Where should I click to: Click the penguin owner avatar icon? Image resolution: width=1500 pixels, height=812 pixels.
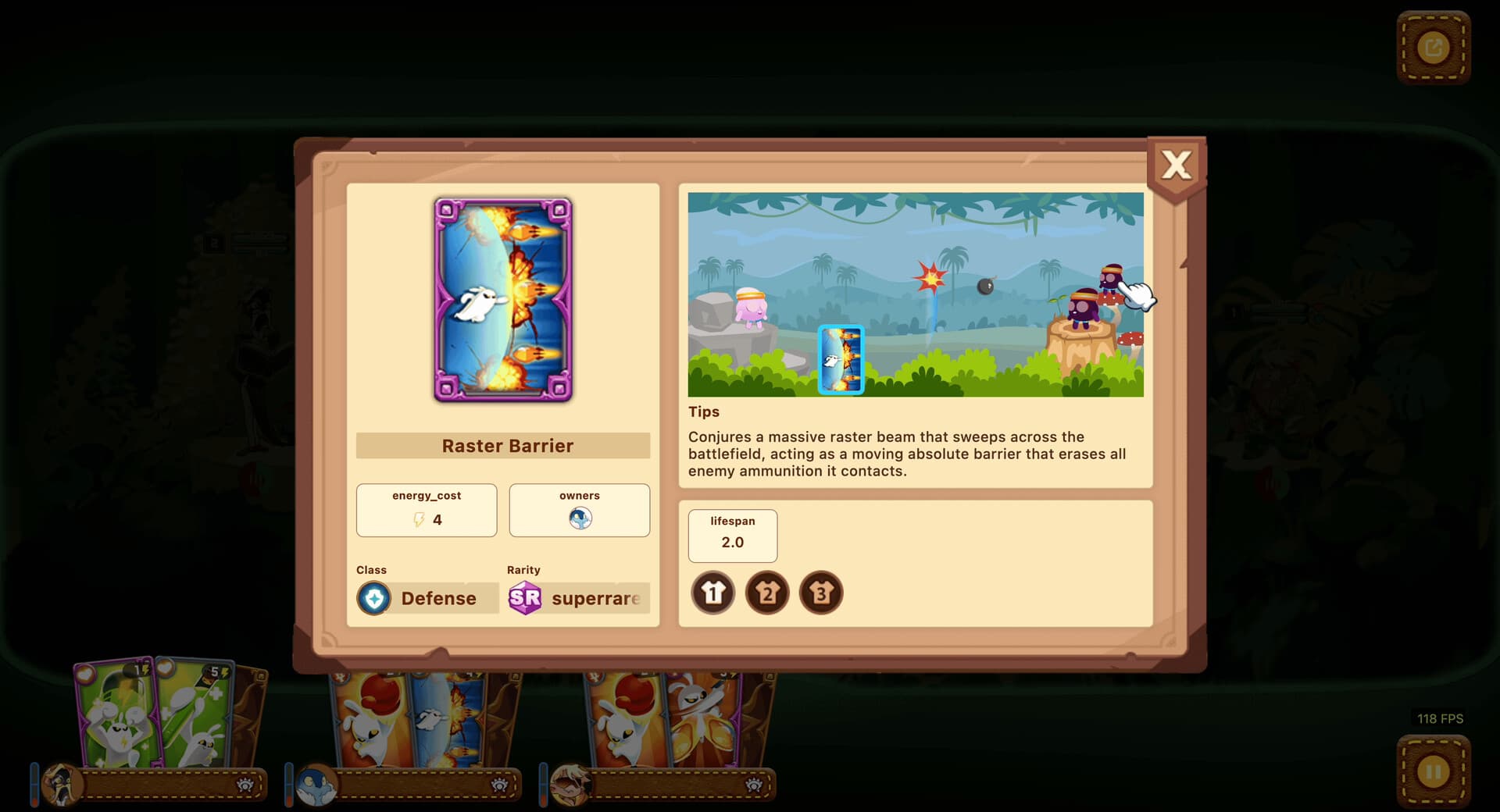(579, 518)
